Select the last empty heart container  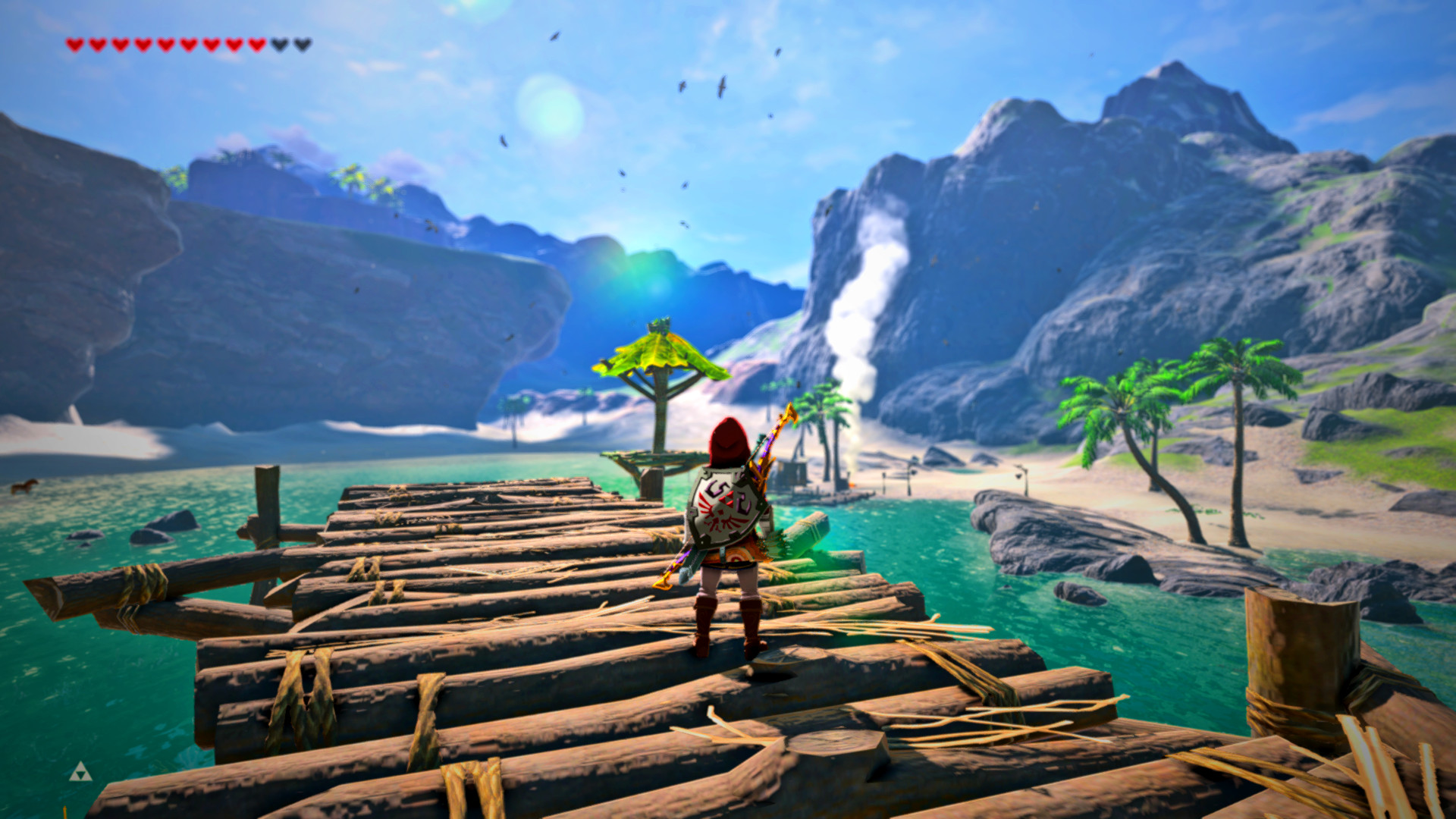303,44
